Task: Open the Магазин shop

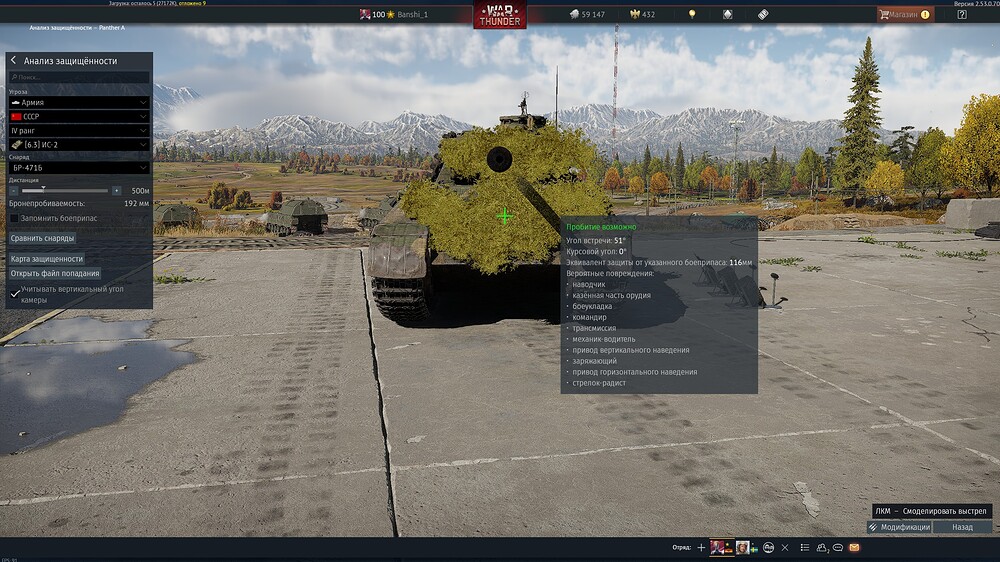Action: (904, 14)
